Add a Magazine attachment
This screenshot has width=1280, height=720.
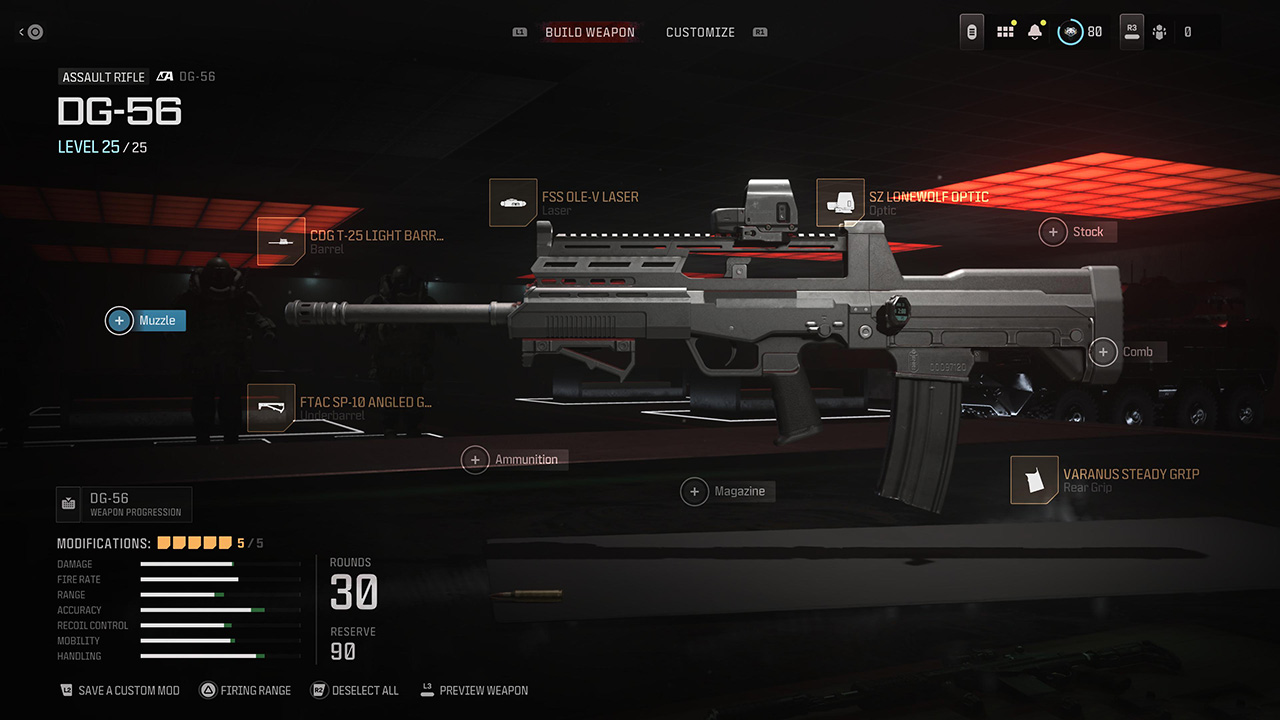pyautogui.click(x=728, y=491)
